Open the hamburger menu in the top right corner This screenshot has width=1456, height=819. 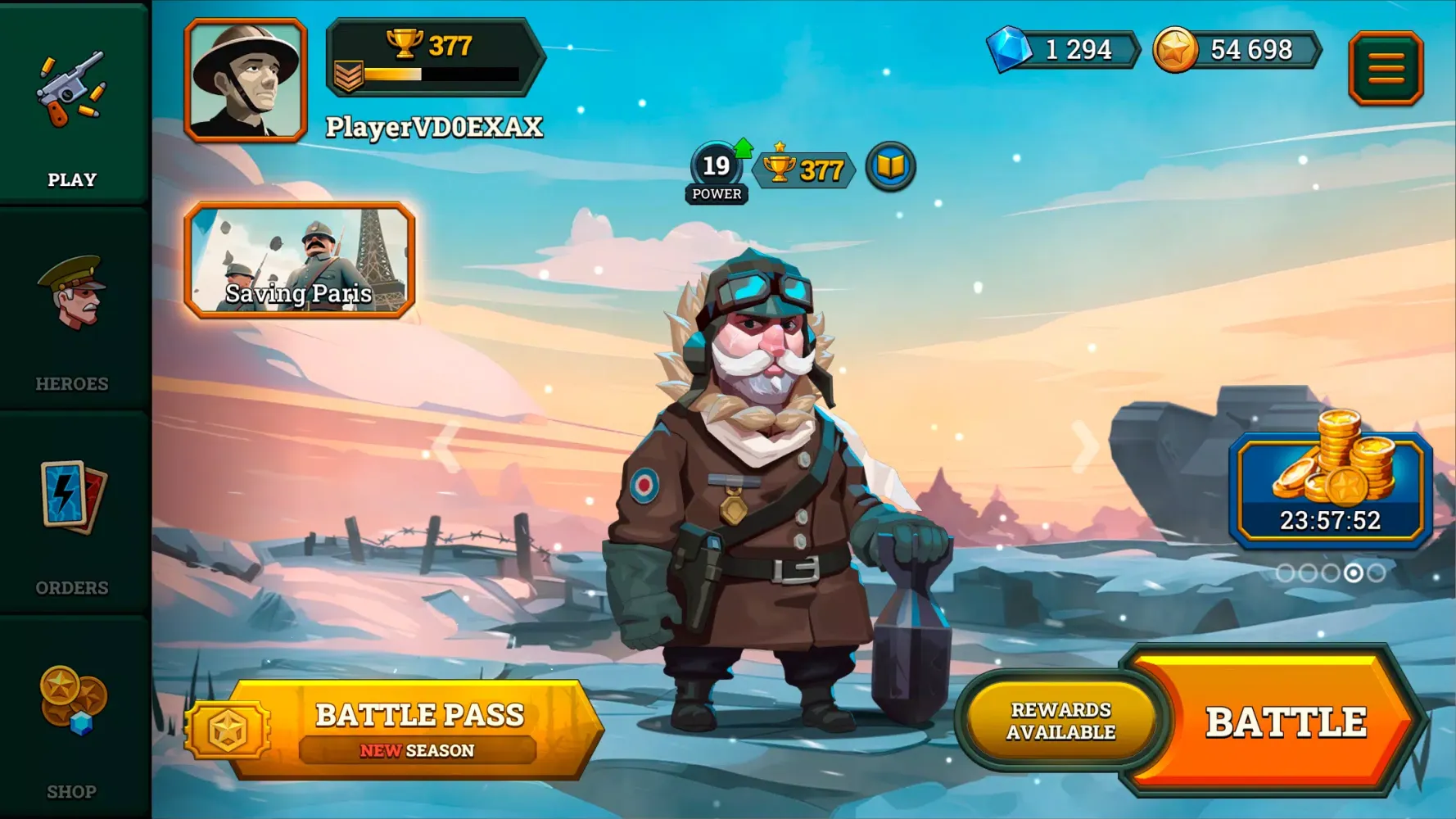pos(1386,67)
